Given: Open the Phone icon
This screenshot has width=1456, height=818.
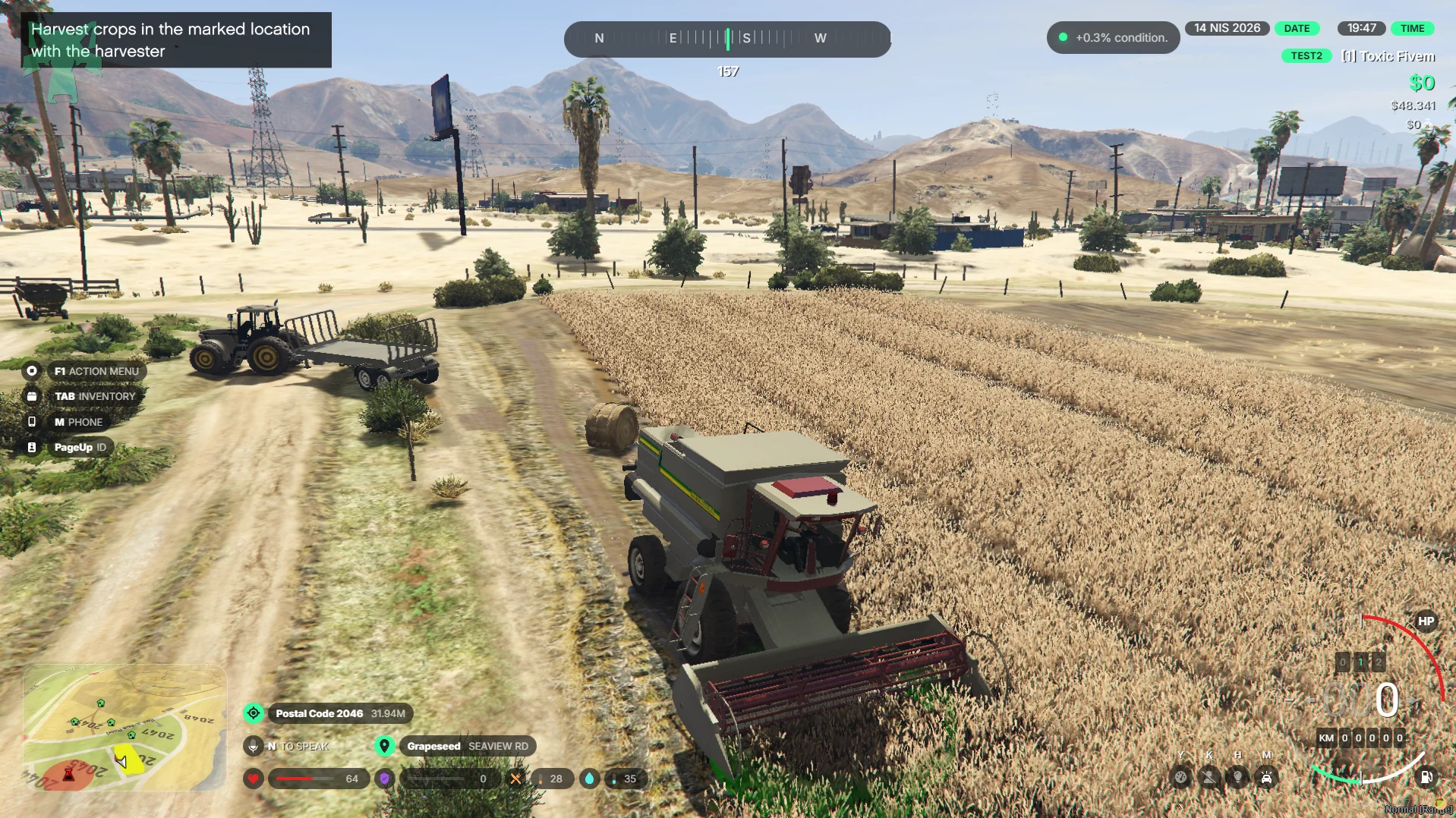Looking at the screenshot, I should (32, 422).
